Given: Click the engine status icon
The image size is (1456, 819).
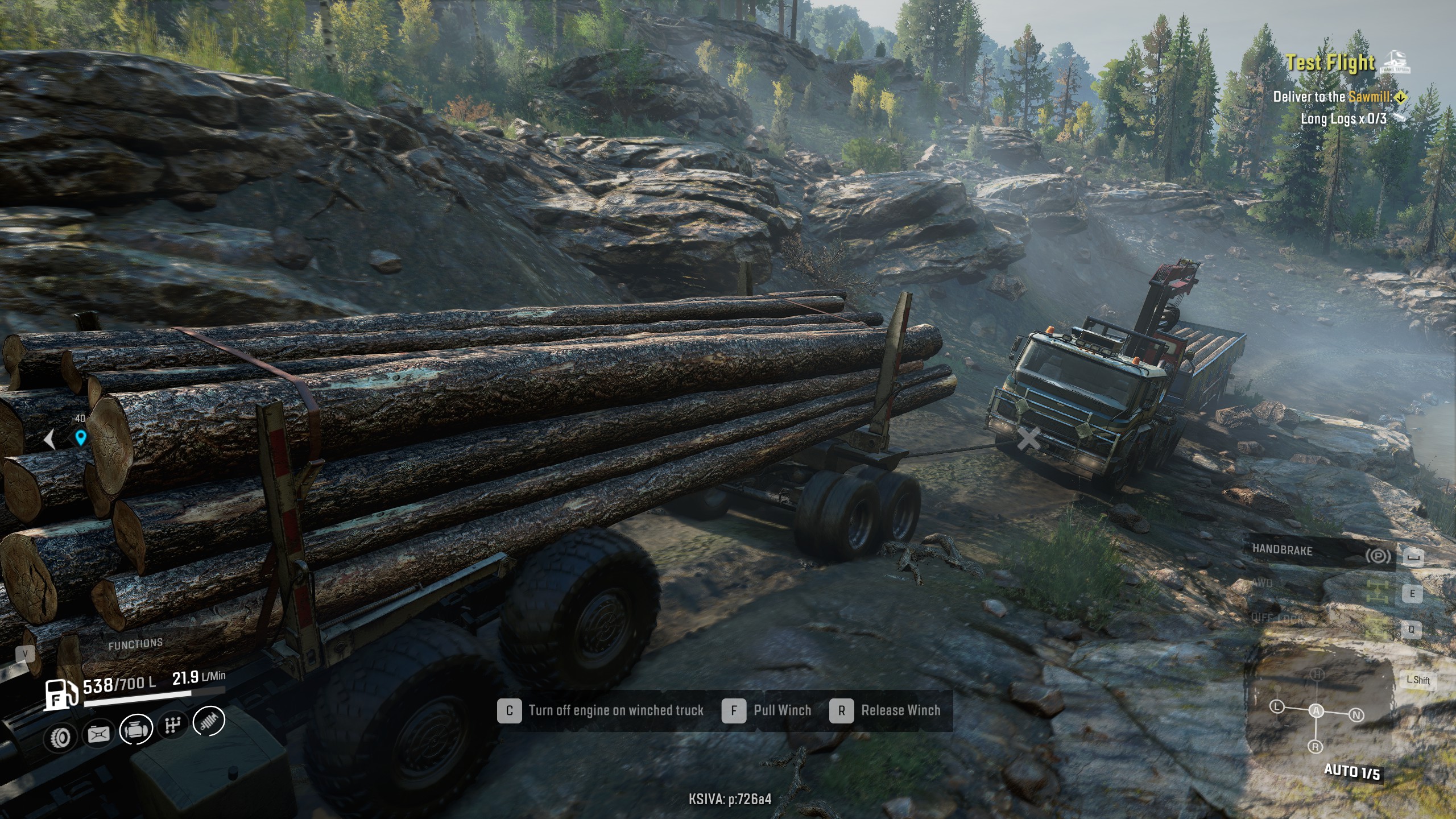Looking at the screenshot, I should pyautogui.click(x=136, y=730).
